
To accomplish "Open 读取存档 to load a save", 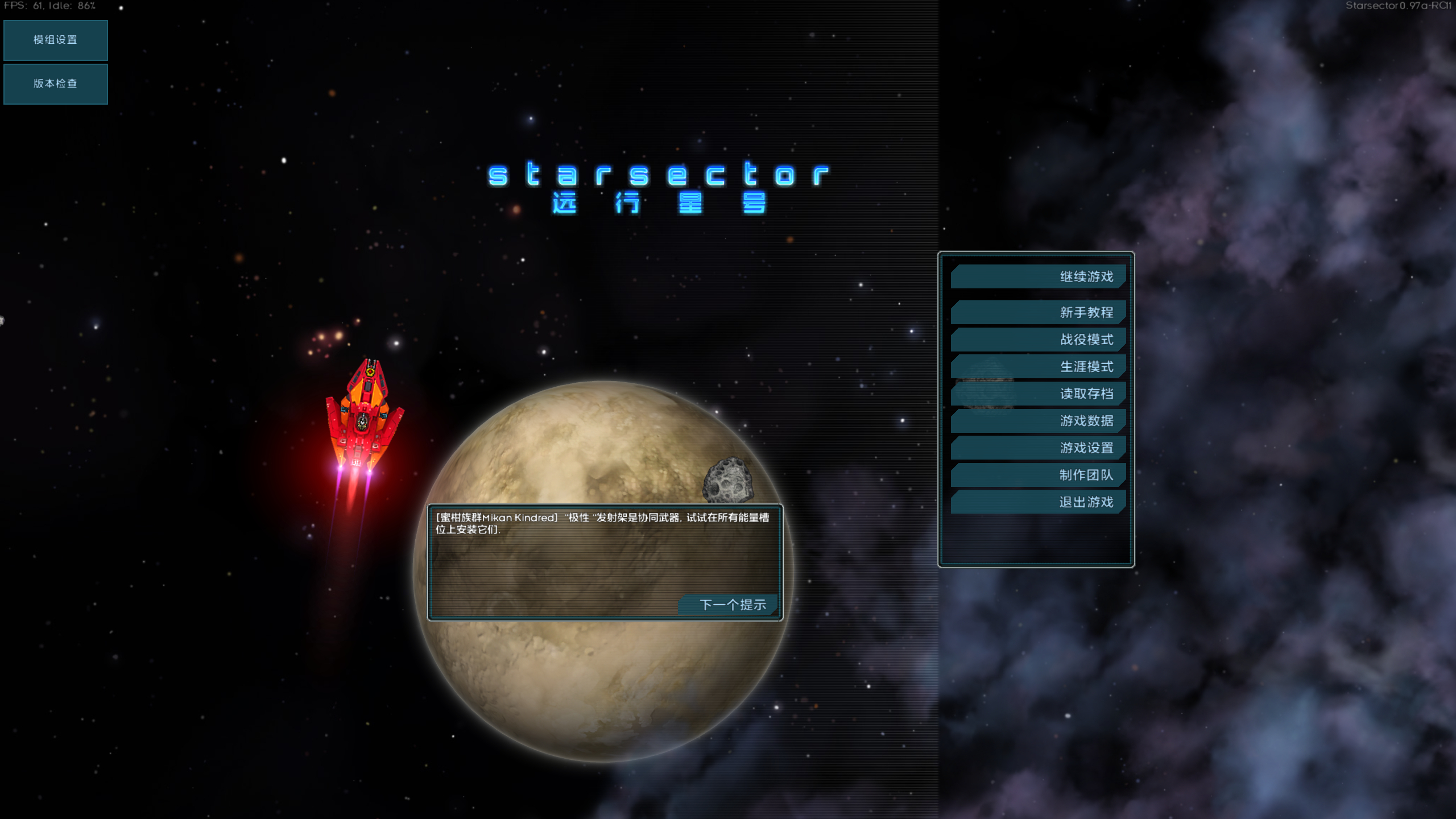I will click(1038, 394).
